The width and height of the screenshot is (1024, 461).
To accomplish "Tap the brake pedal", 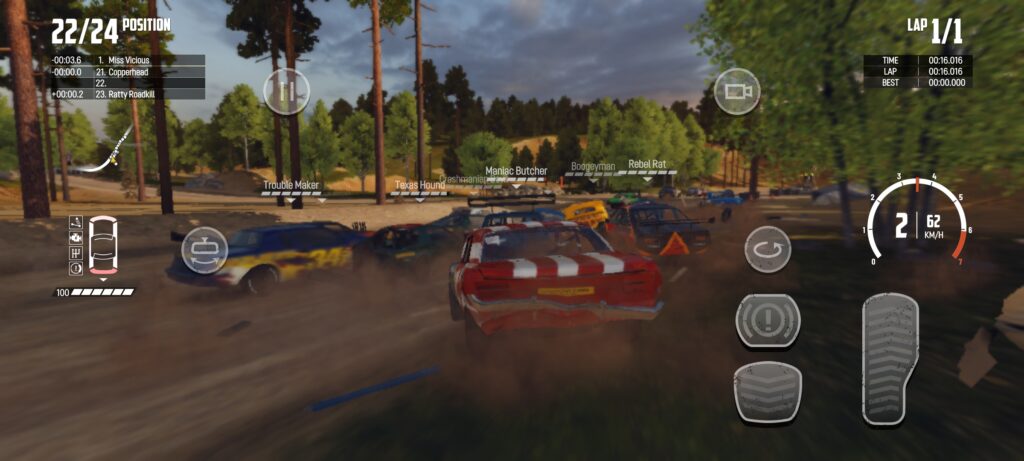I will tap(767, 391).
